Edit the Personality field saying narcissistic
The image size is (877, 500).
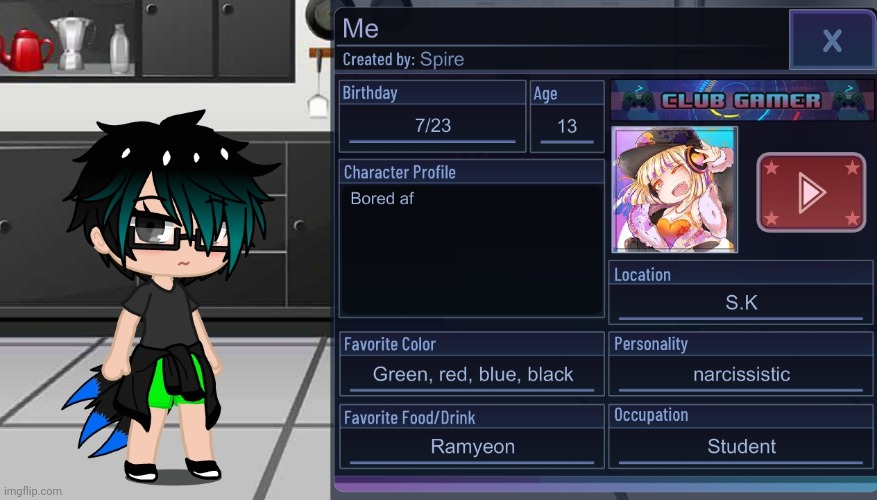coord(741,375)
